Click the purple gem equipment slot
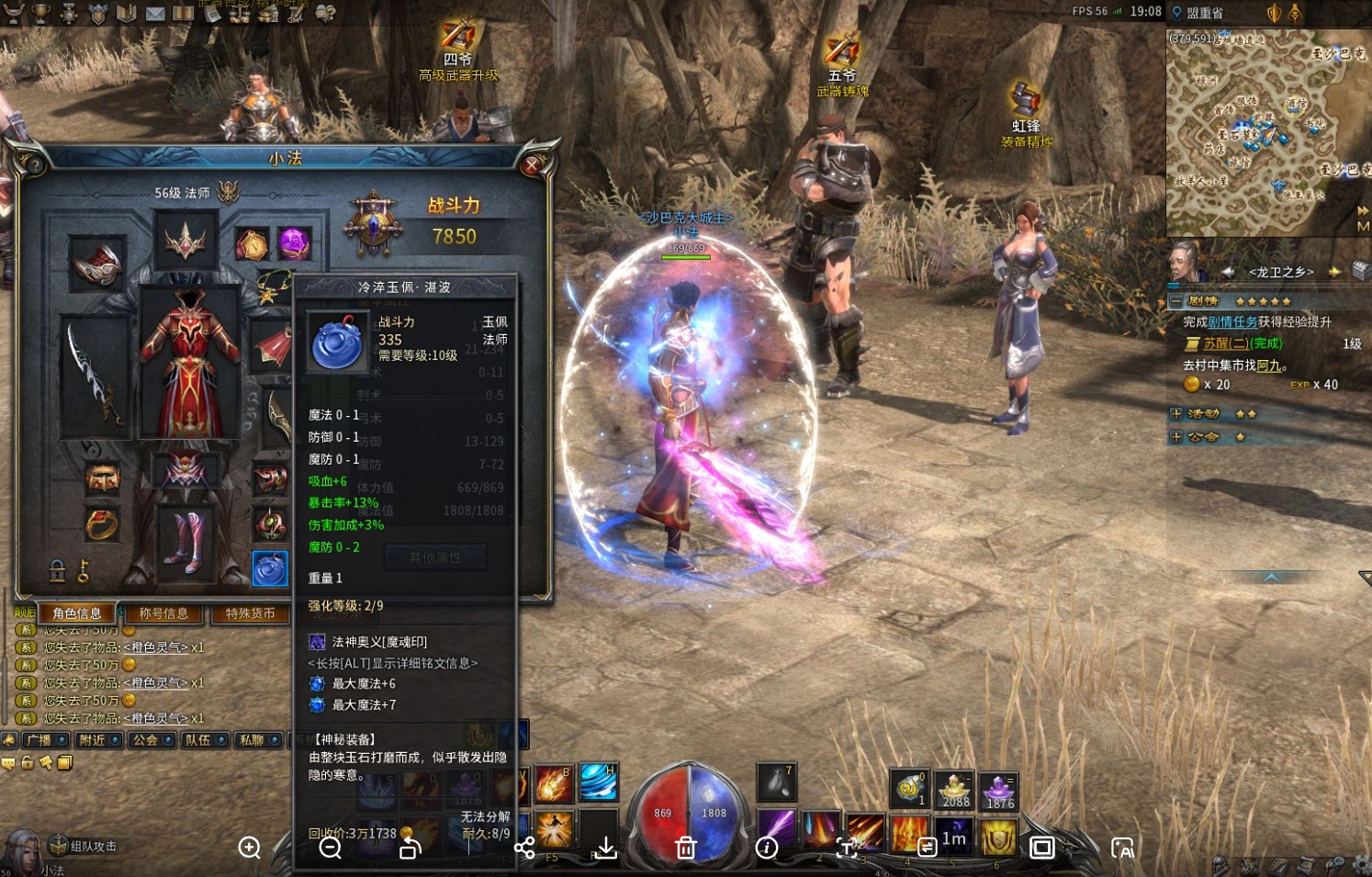 [x=294, y=244]
